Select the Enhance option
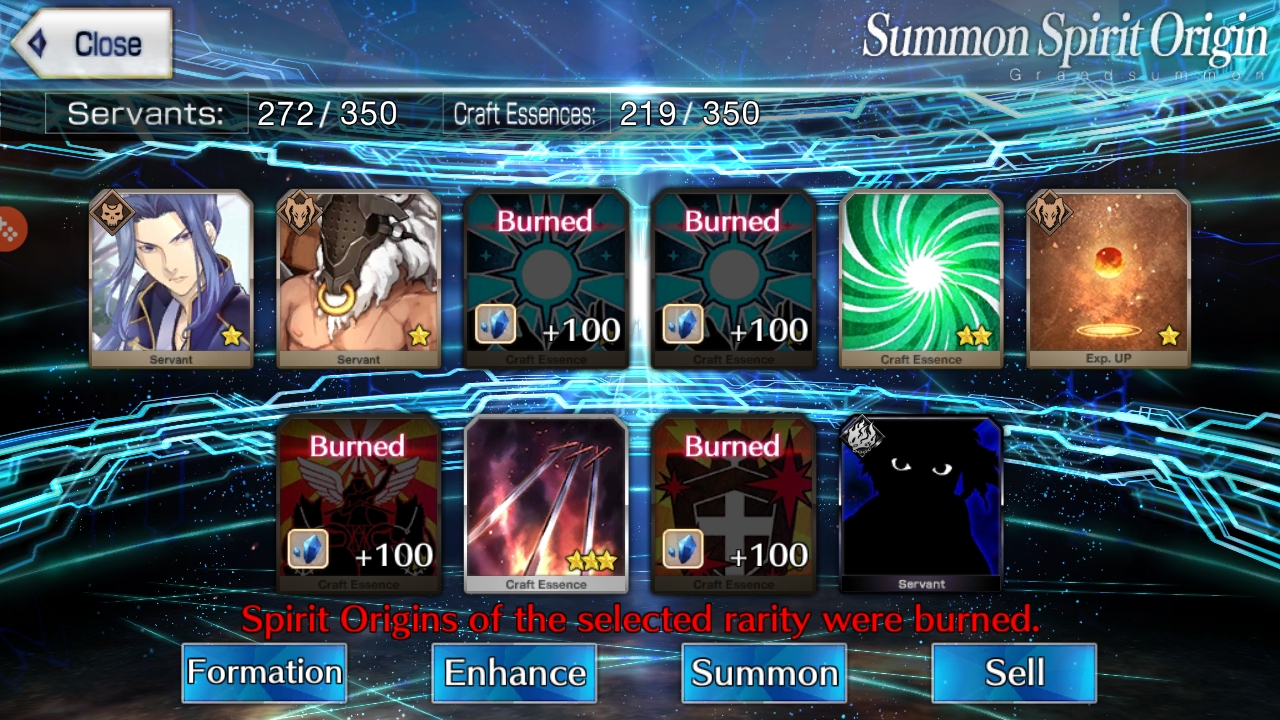 [513, 674]
